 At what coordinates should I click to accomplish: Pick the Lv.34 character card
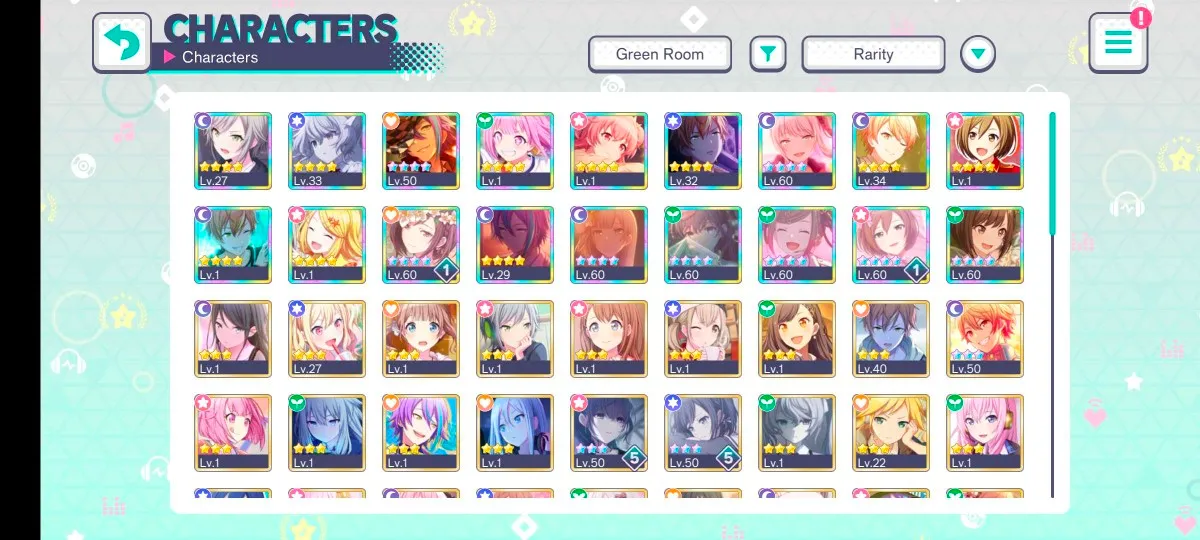point(891,150)
